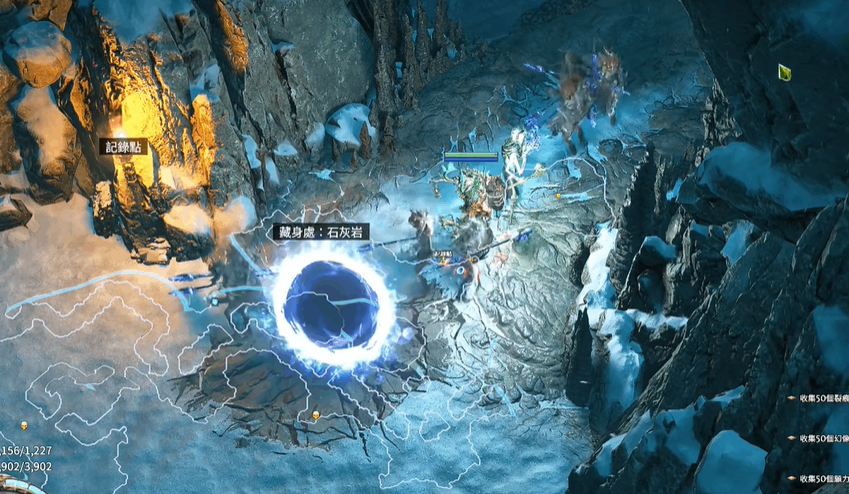The height and width of the screenshot is (494, 849).
Task: Click the yellow-green map marker icon
Action: pos(786,72)
